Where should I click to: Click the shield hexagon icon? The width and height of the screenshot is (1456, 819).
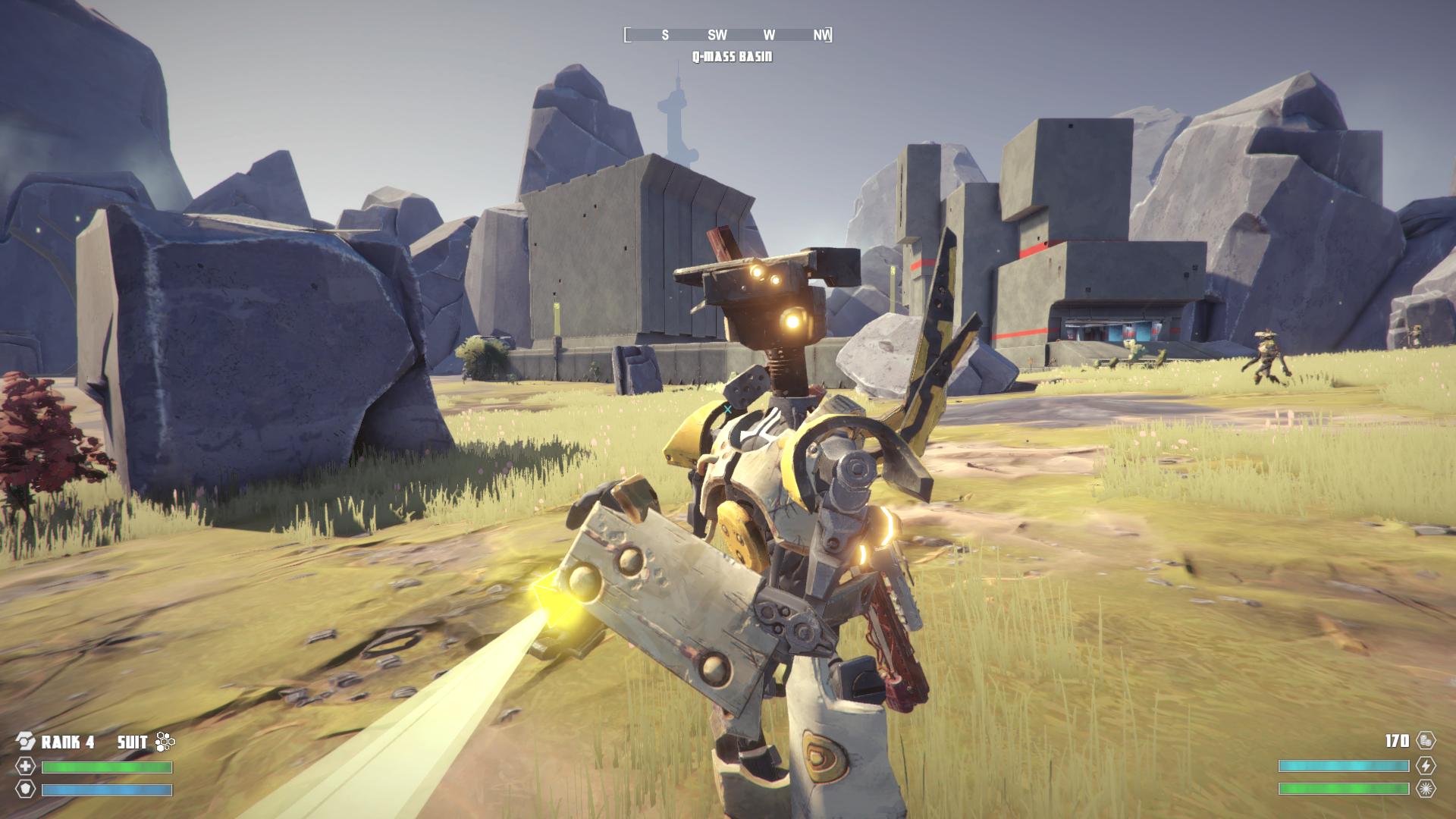(26, 790)
